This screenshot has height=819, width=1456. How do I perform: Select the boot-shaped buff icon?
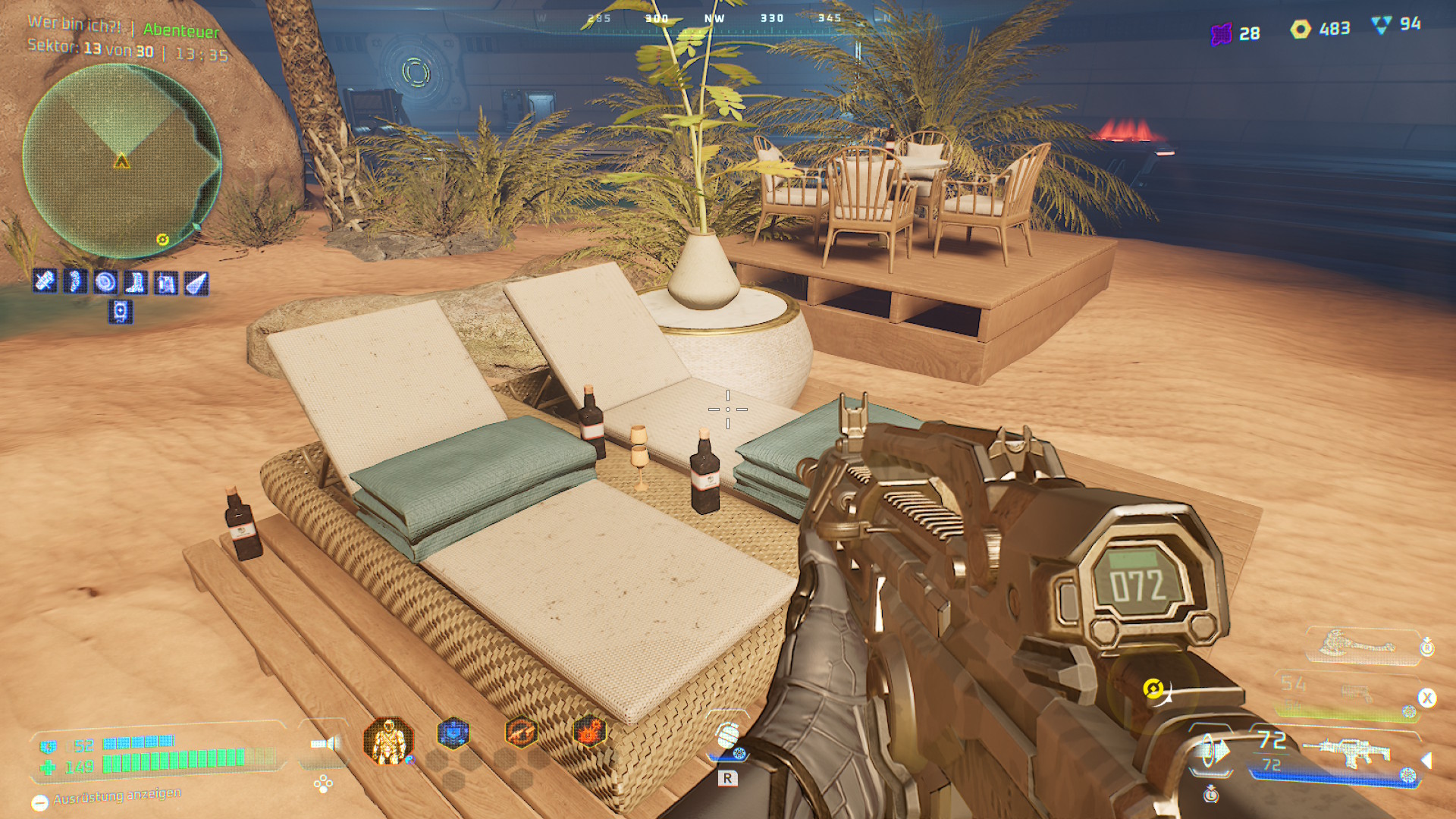pyautogui.click(x=136, y=283)
